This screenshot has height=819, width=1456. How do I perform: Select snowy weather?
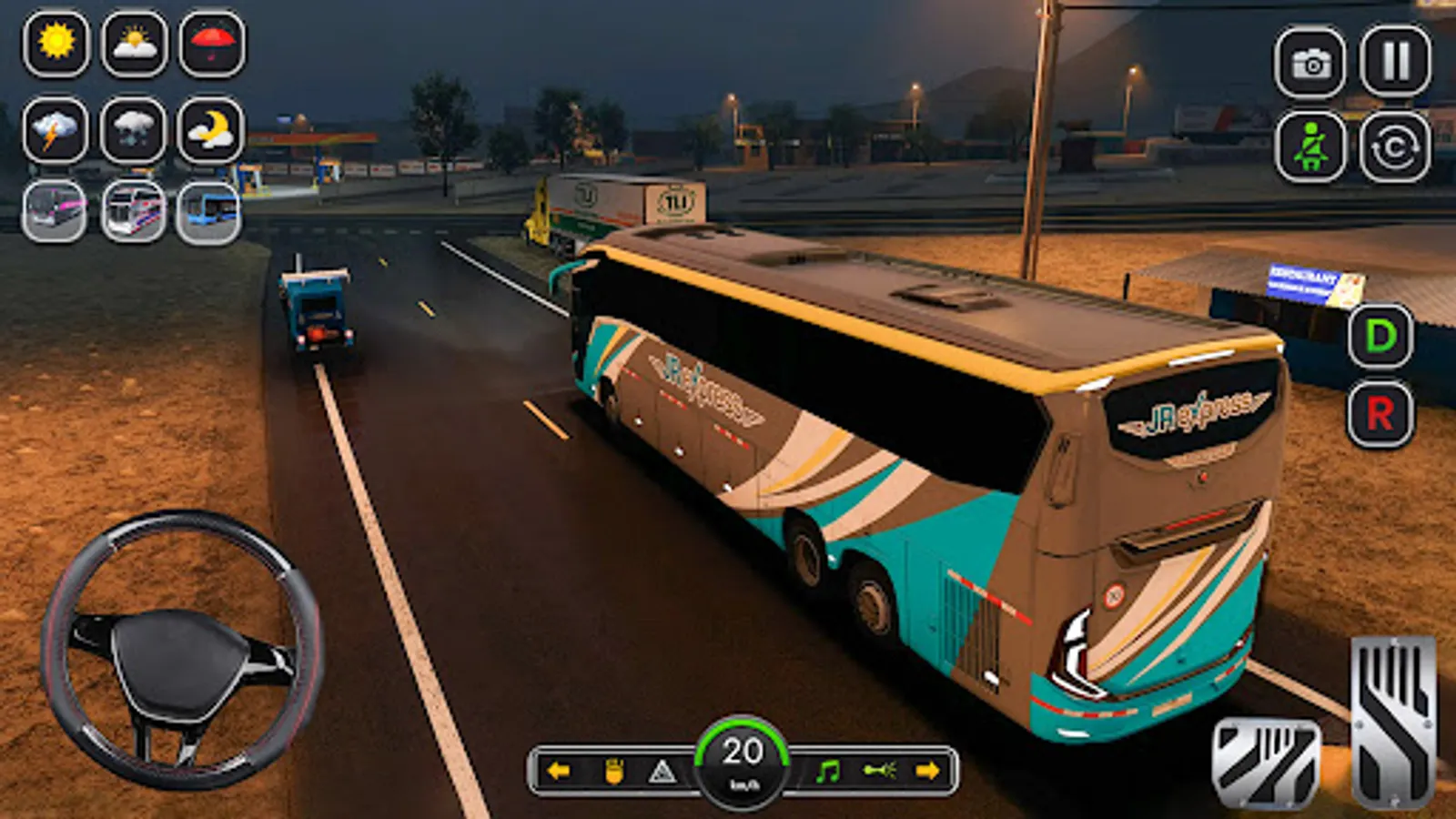coord(135,129)
